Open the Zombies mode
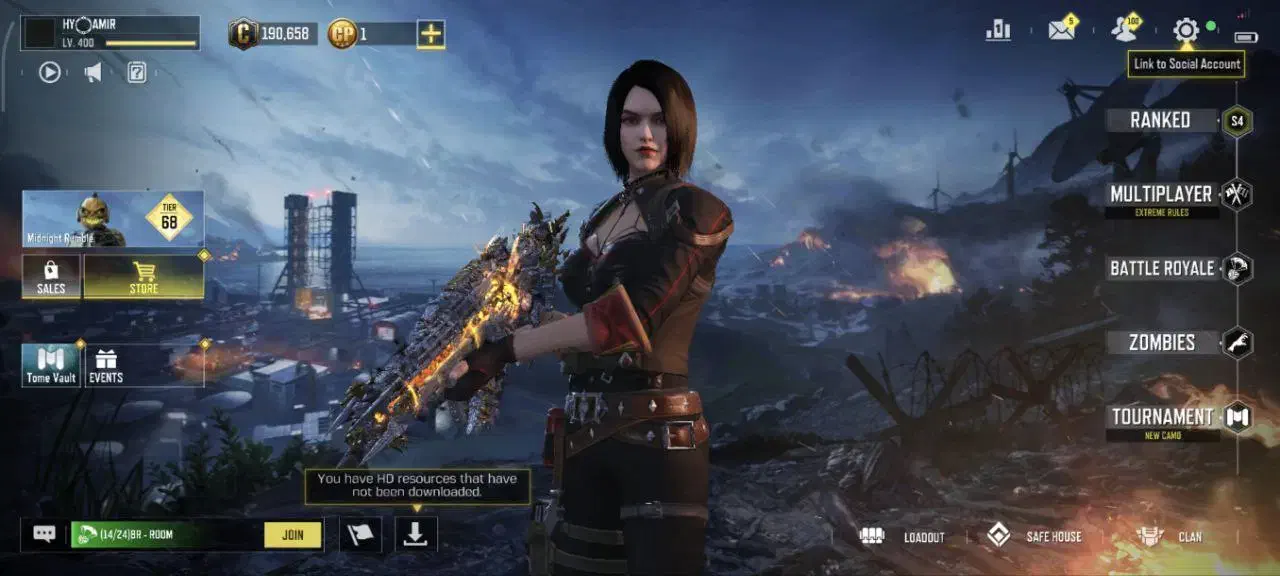Viewport: 1280px width, 576px height. pos(1162,342)
